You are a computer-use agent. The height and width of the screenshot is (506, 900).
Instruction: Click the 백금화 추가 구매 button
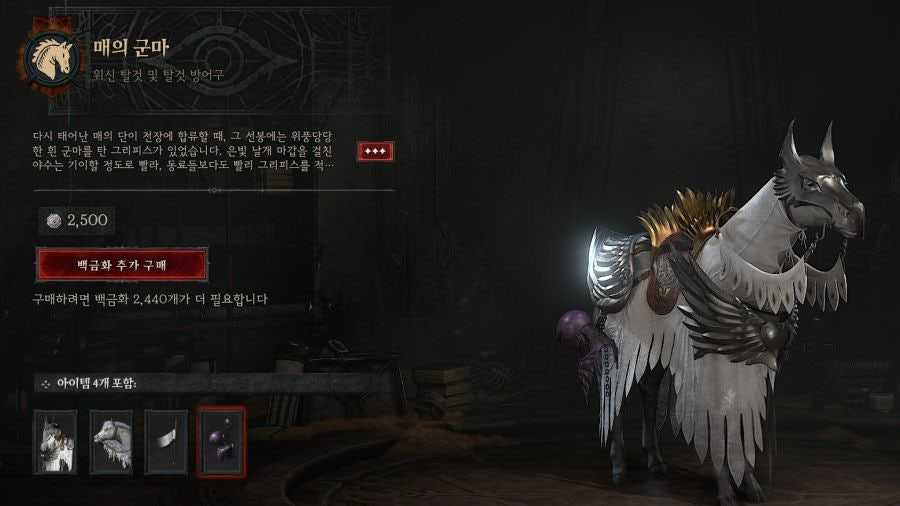122,265
